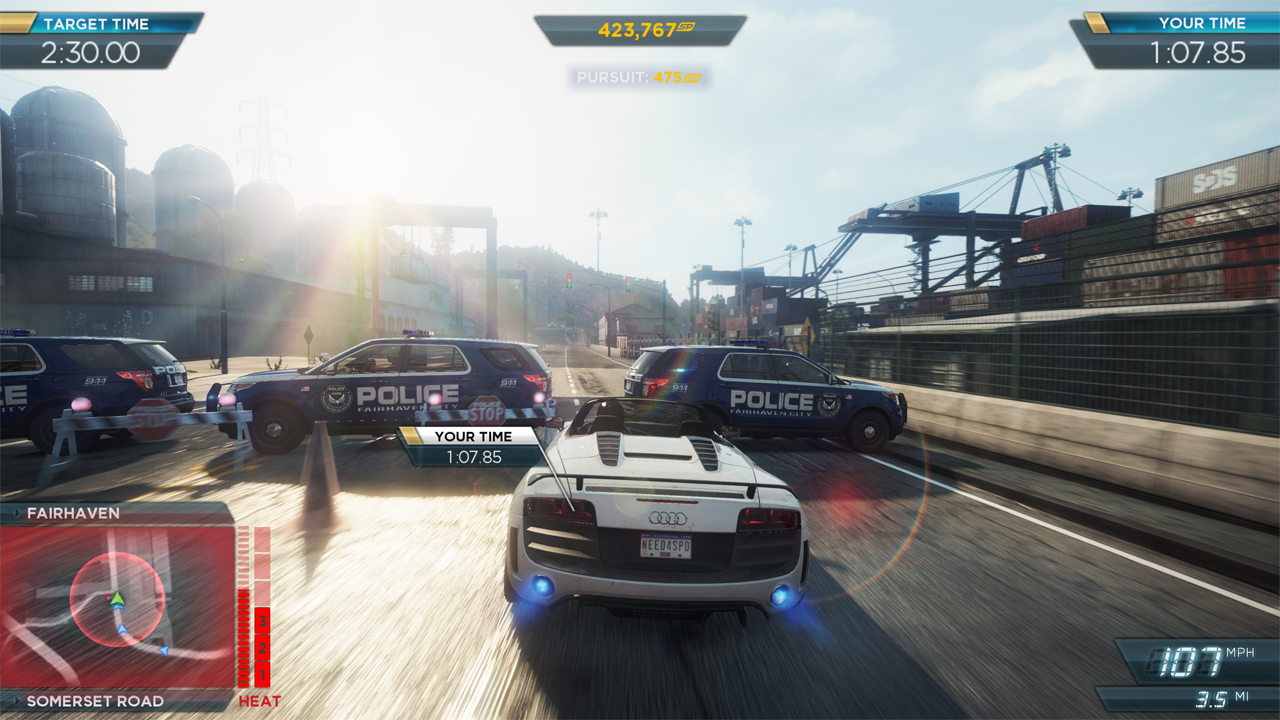Toggle the Heat level 3 indicator
Viewport: 1280px width, 720px height.
(262, 621)
